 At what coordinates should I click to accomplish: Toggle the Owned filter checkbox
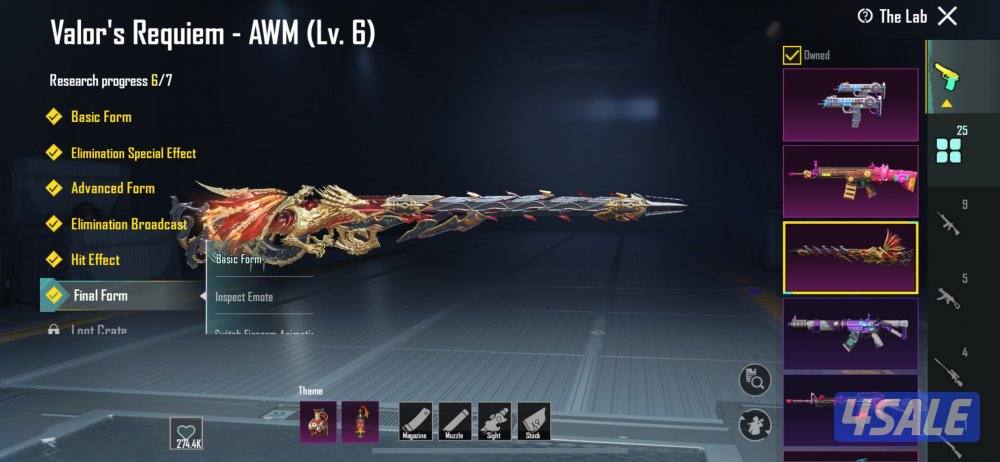791,55
